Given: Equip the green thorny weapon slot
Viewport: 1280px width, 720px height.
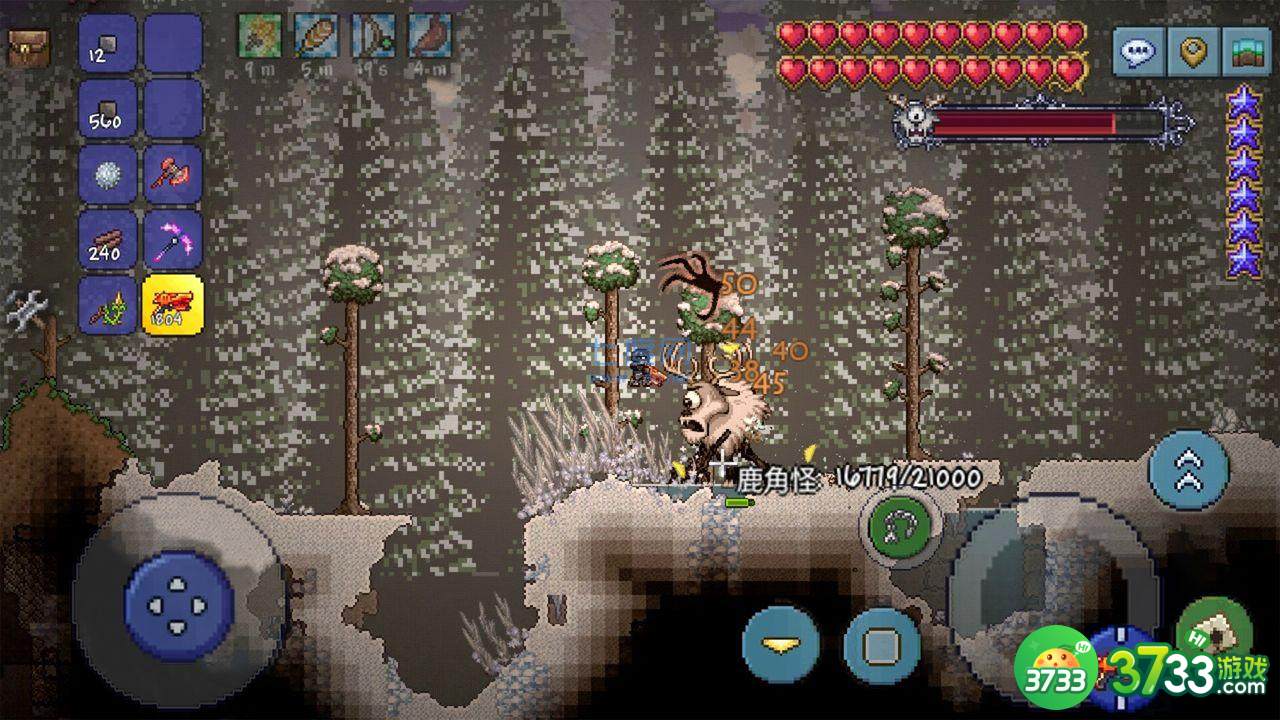Looking at the screenshot, I should (x=108, y=305).
